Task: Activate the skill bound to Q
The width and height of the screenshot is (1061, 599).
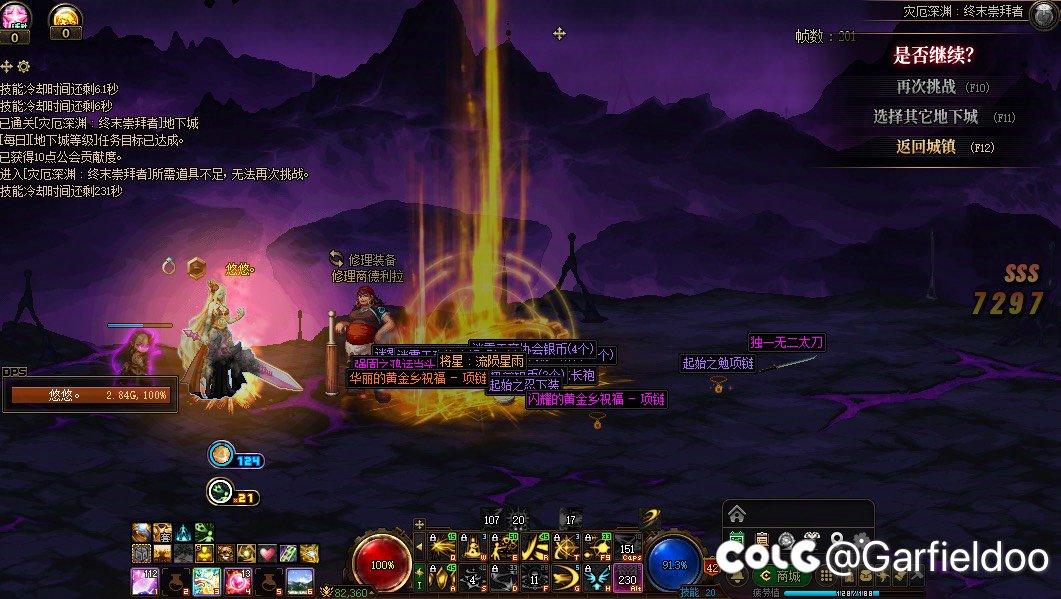Action: 442,547
